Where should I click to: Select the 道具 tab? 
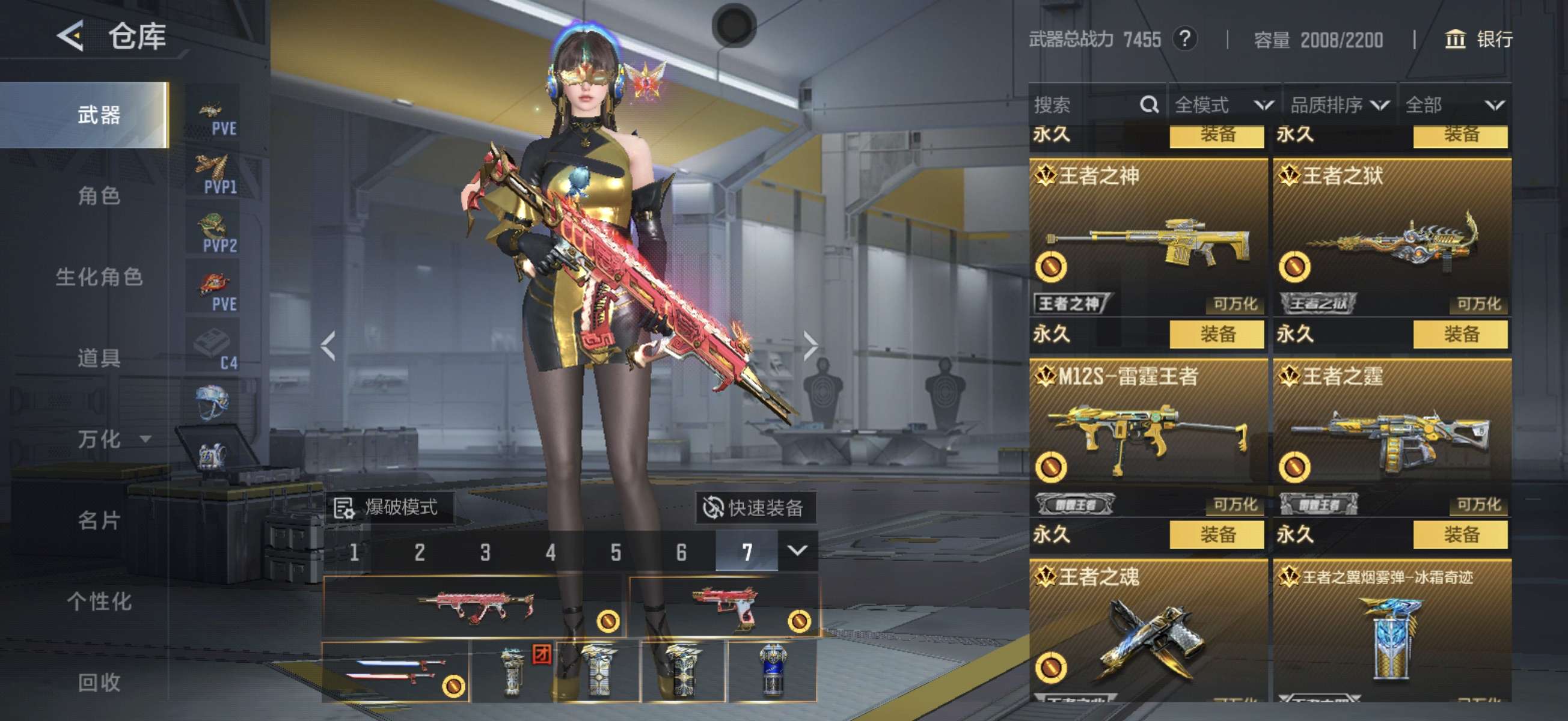[x=99, y=357]
